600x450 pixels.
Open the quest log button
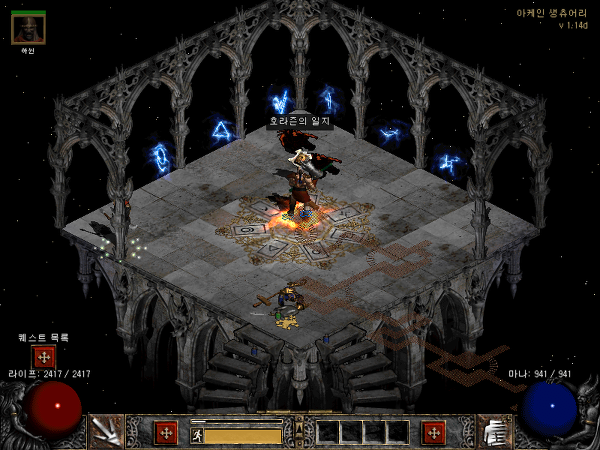coord(44,358)
